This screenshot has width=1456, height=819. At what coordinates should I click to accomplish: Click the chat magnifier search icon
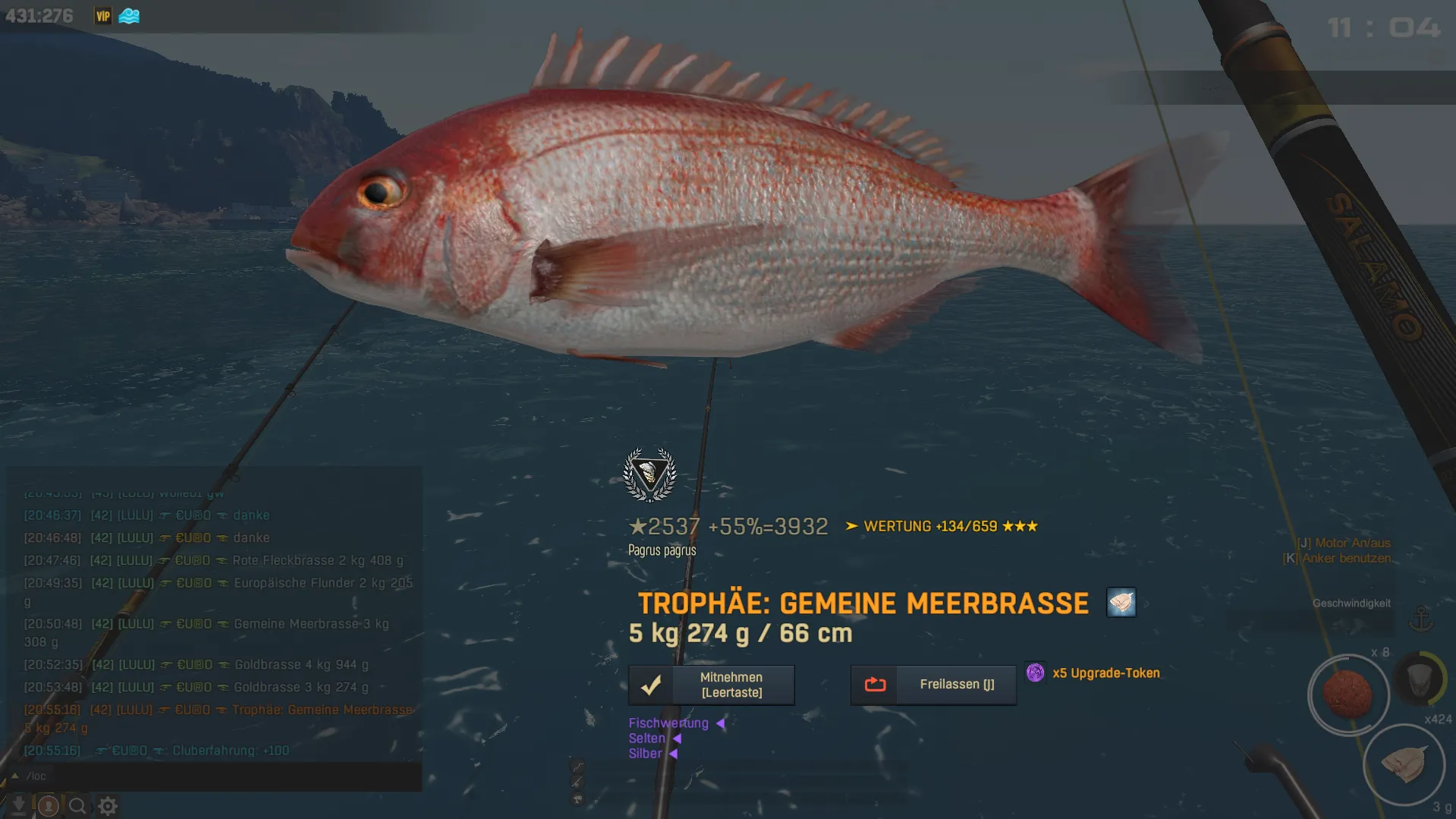point(77,805)
